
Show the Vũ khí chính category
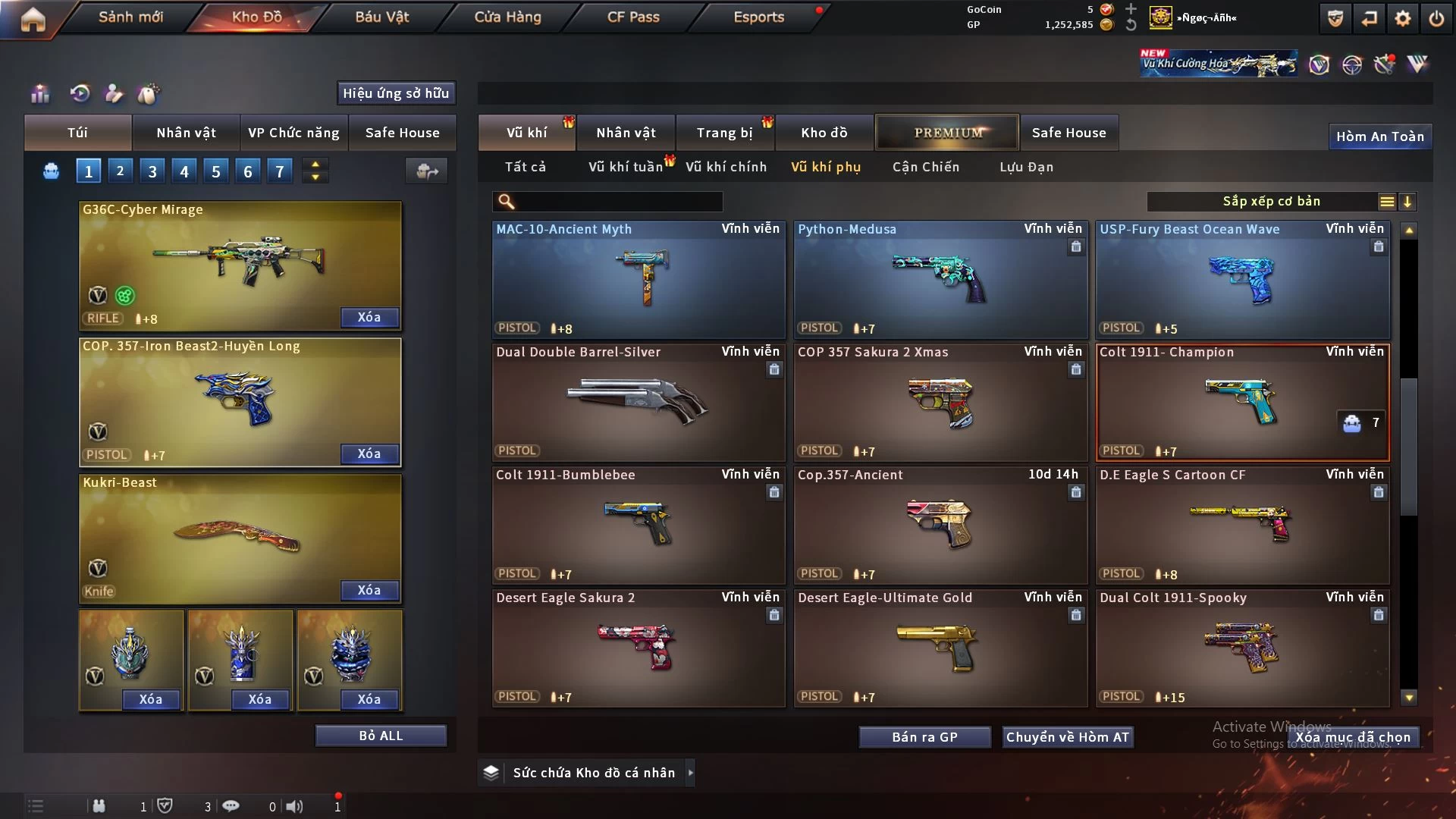click(726, 167)
